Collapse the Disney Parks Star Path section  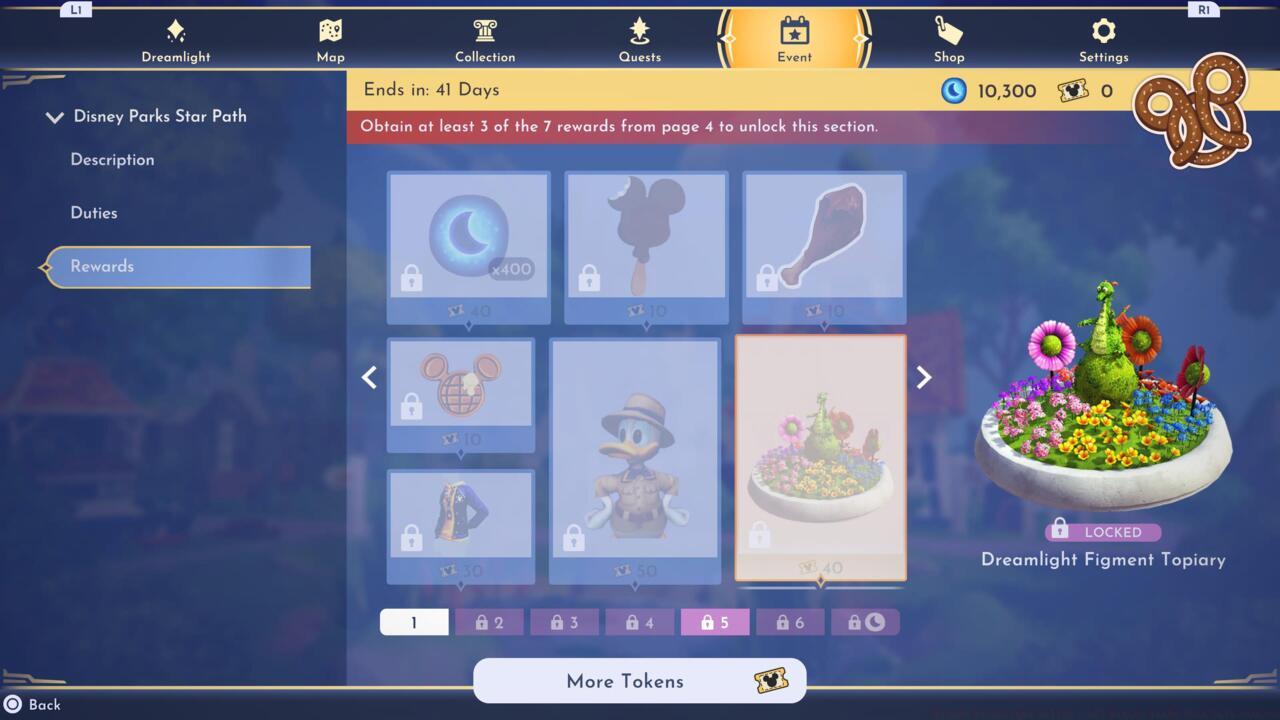[x=55, y=116]
